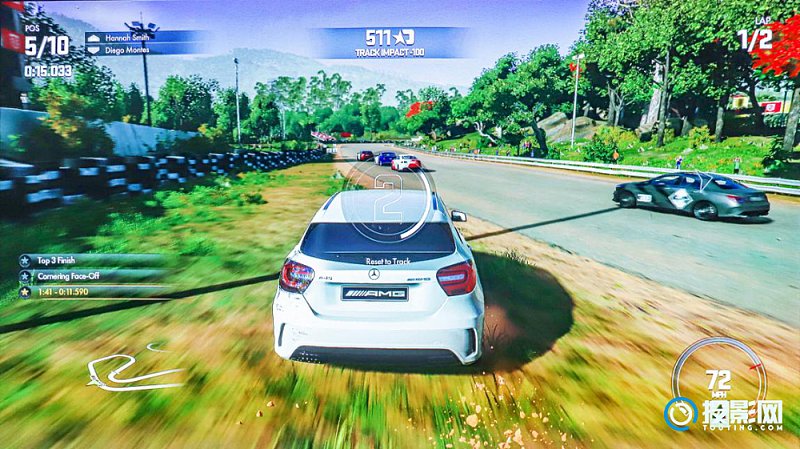Select Hannah Smith in the standings
800x449 pixels.
click(124, 38)
